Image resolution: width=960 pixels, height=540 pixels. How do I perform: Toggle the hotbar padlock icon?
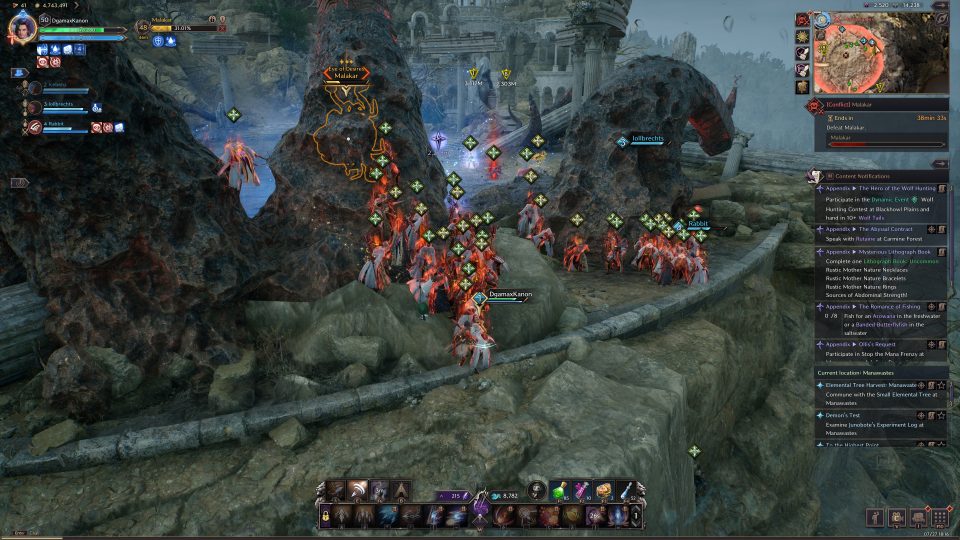(x=325, y=516)
